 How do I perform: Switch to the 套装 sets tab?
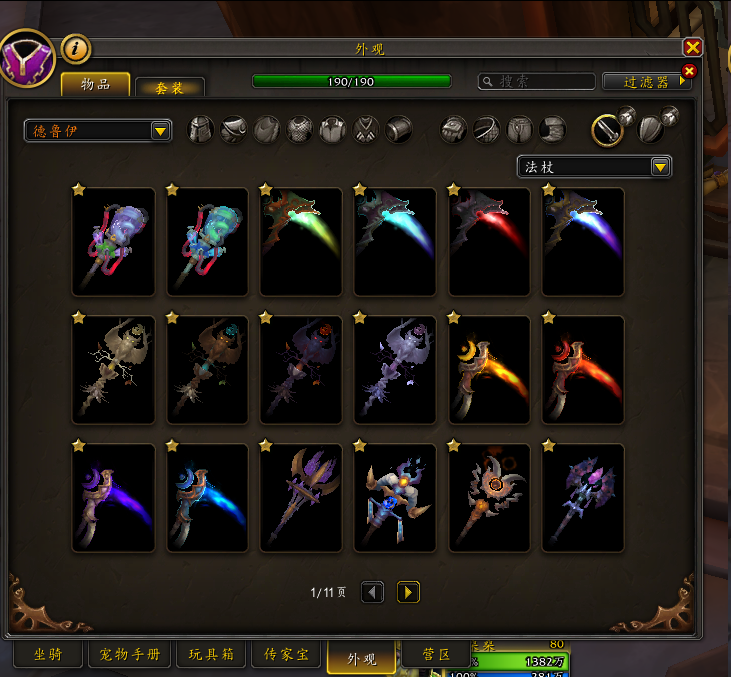169,87
